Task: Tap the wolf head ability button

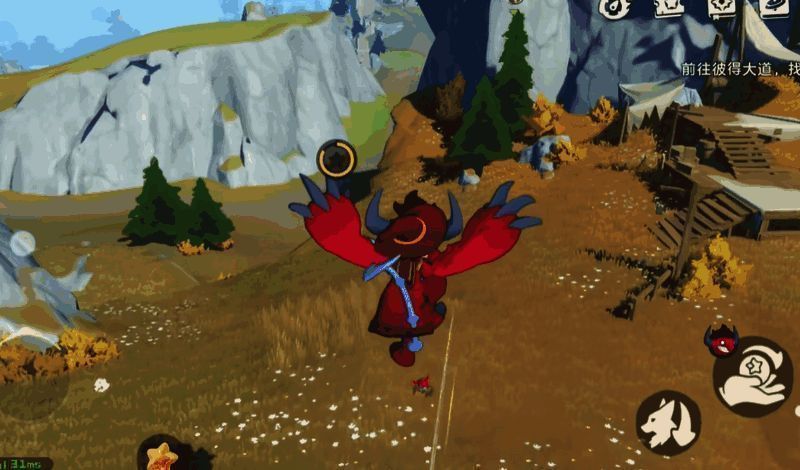Action: point(668,422)
